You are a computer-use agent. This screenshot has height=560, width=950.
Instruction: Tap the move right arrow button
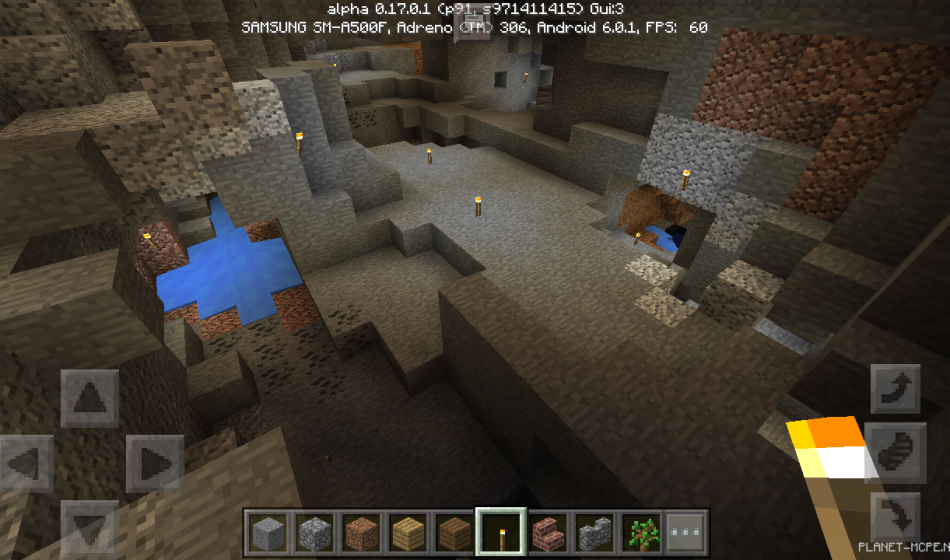154,464
